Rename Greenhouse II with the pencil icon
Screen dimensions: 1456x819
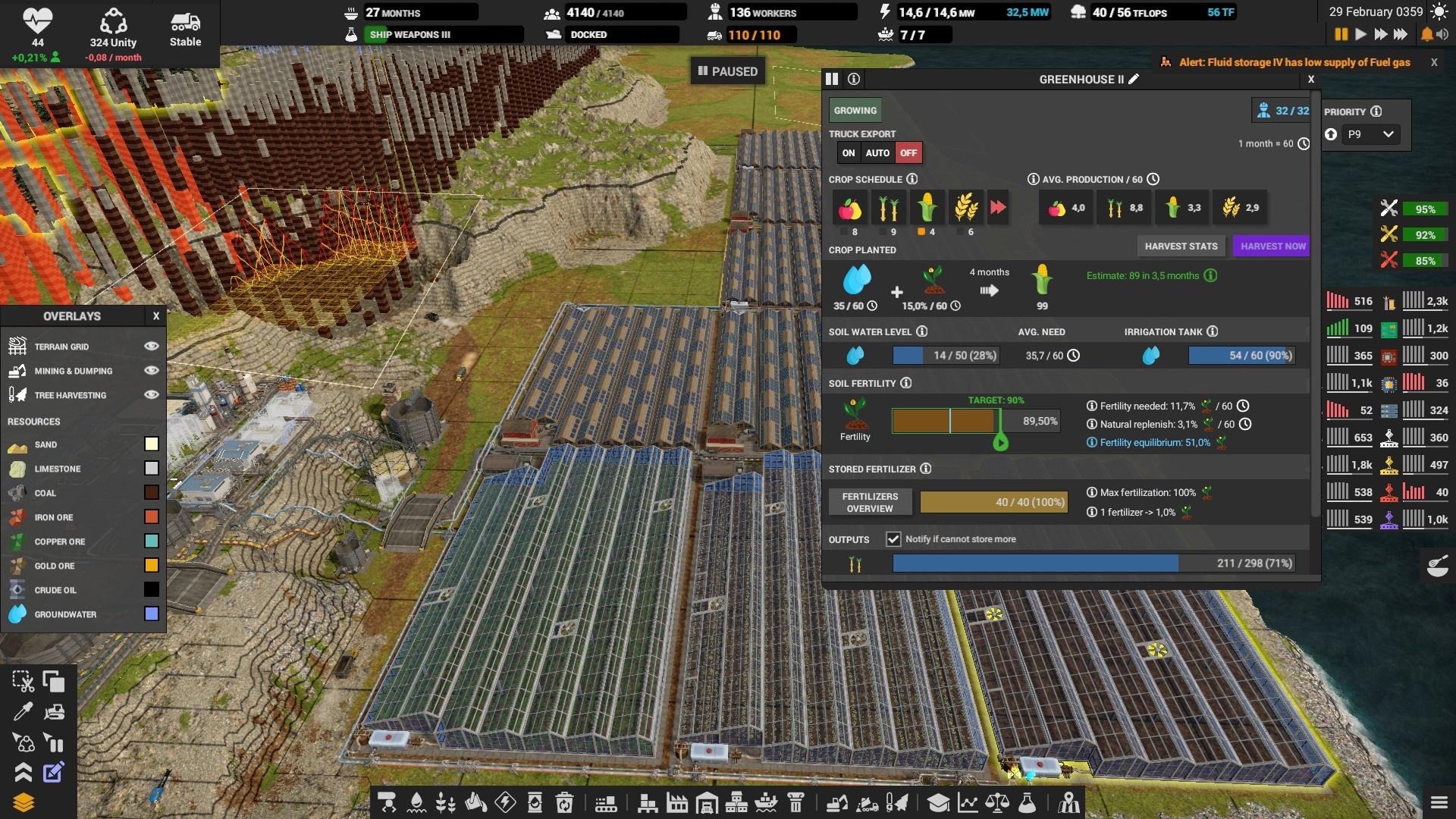[1134, 79]
